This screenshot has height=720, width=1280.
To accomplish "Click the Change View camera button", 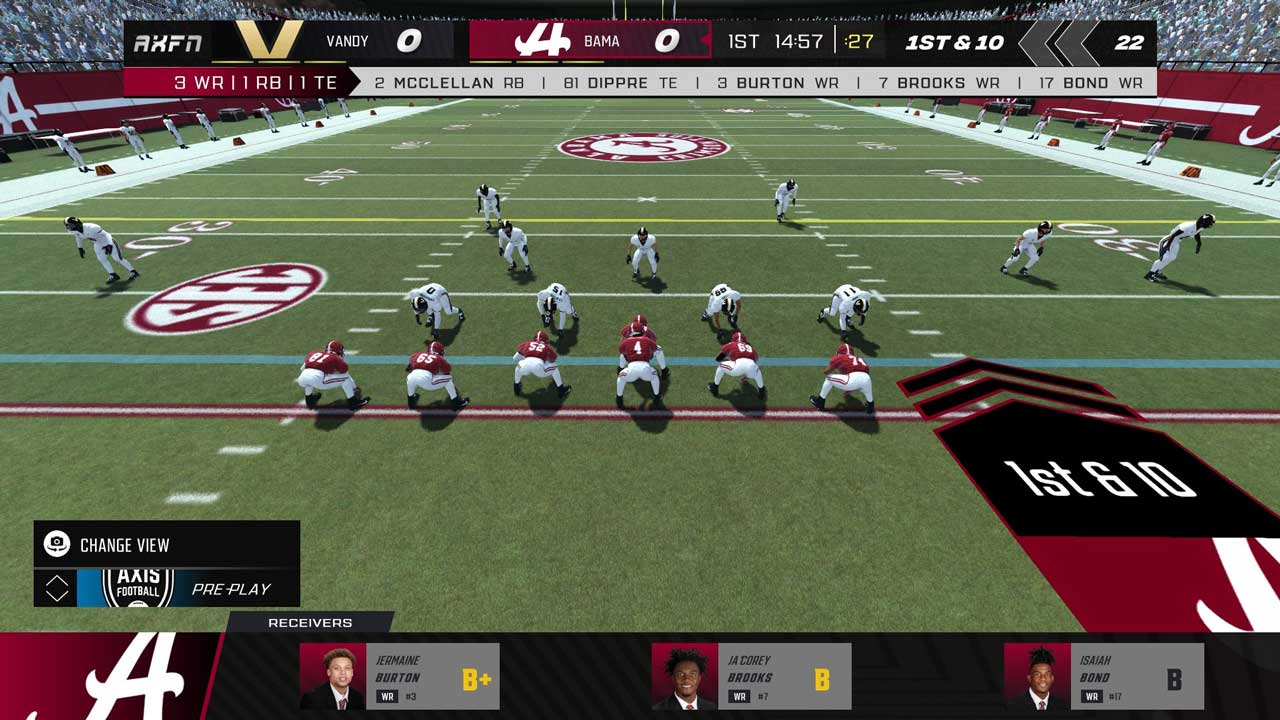I will [x=57, y=544].
